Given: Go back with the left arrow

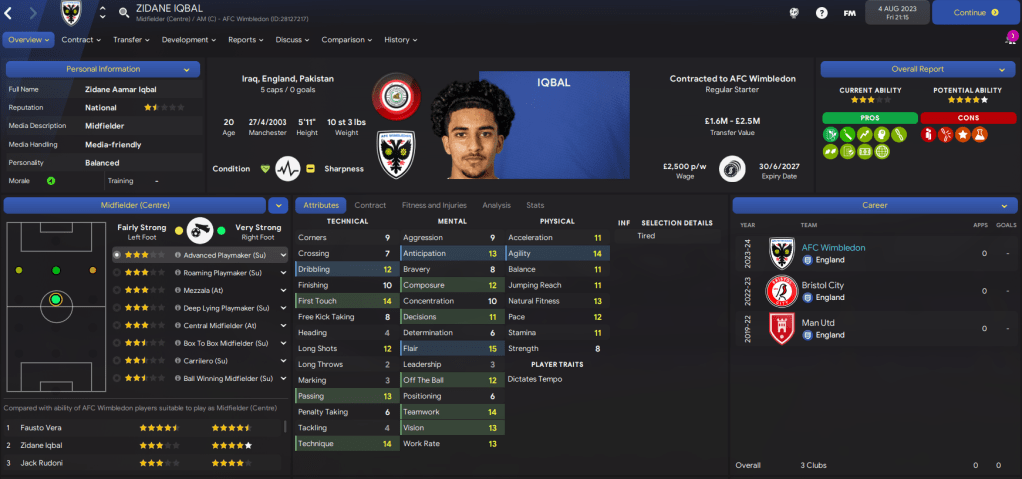Looking at the screenshot, I should click(9, 13).
